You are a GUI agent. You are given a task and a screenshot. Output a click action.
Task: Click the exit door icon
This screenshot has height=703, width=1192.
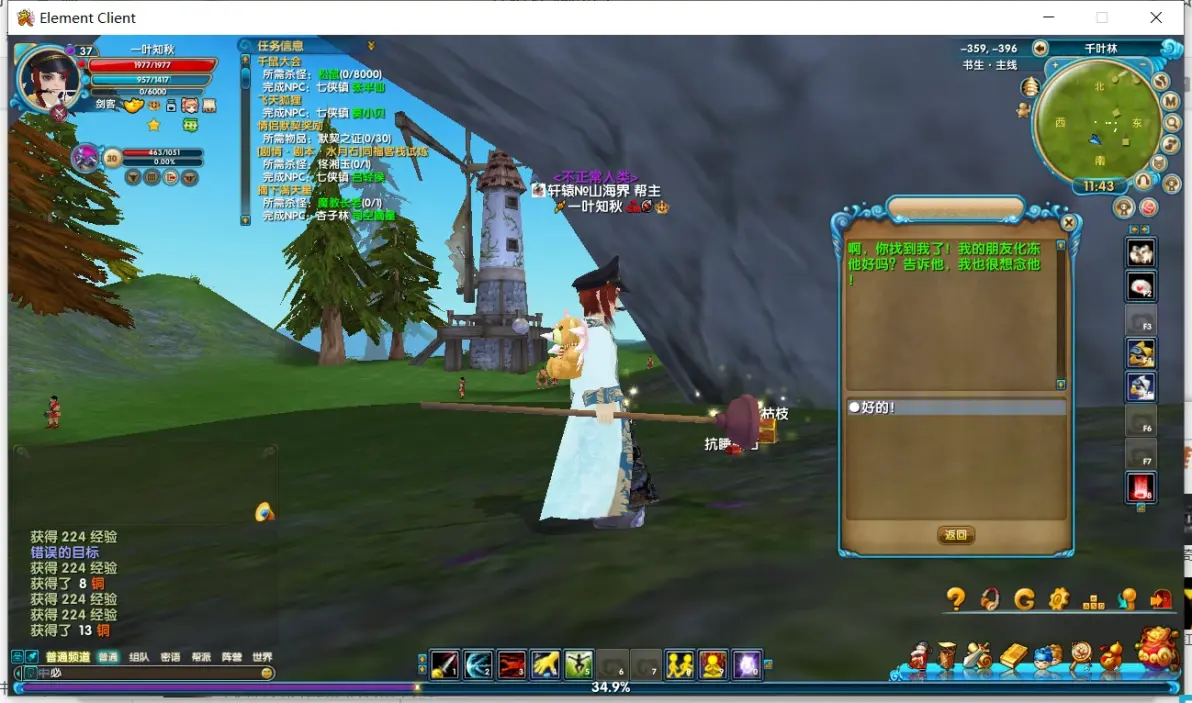pyautogui.click(x=1161, y=599)
